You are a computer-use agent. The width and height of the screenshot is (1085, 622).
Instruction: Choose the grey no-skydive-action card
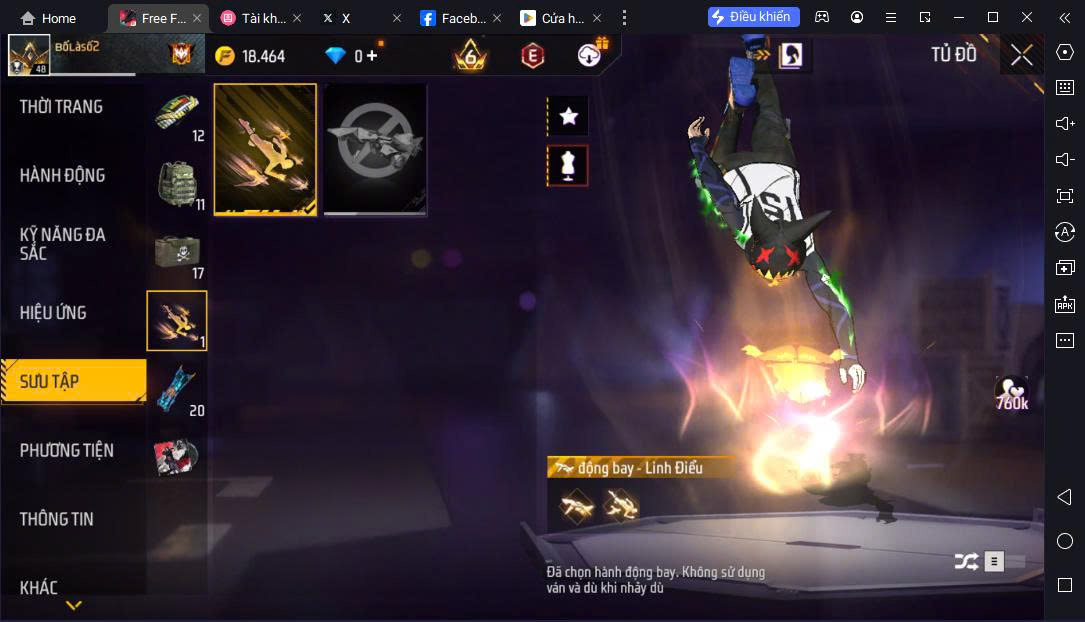click(x=375, y=149)
